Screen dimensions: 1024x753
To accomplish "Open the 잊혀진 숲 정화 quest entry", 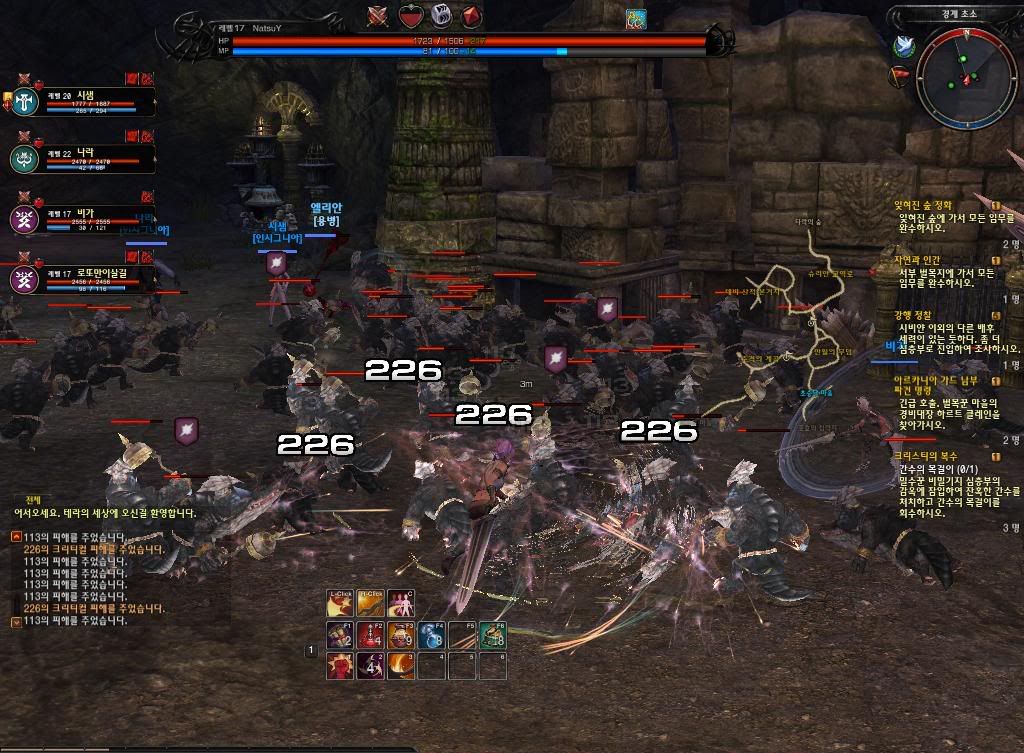I will click(930, 205).
